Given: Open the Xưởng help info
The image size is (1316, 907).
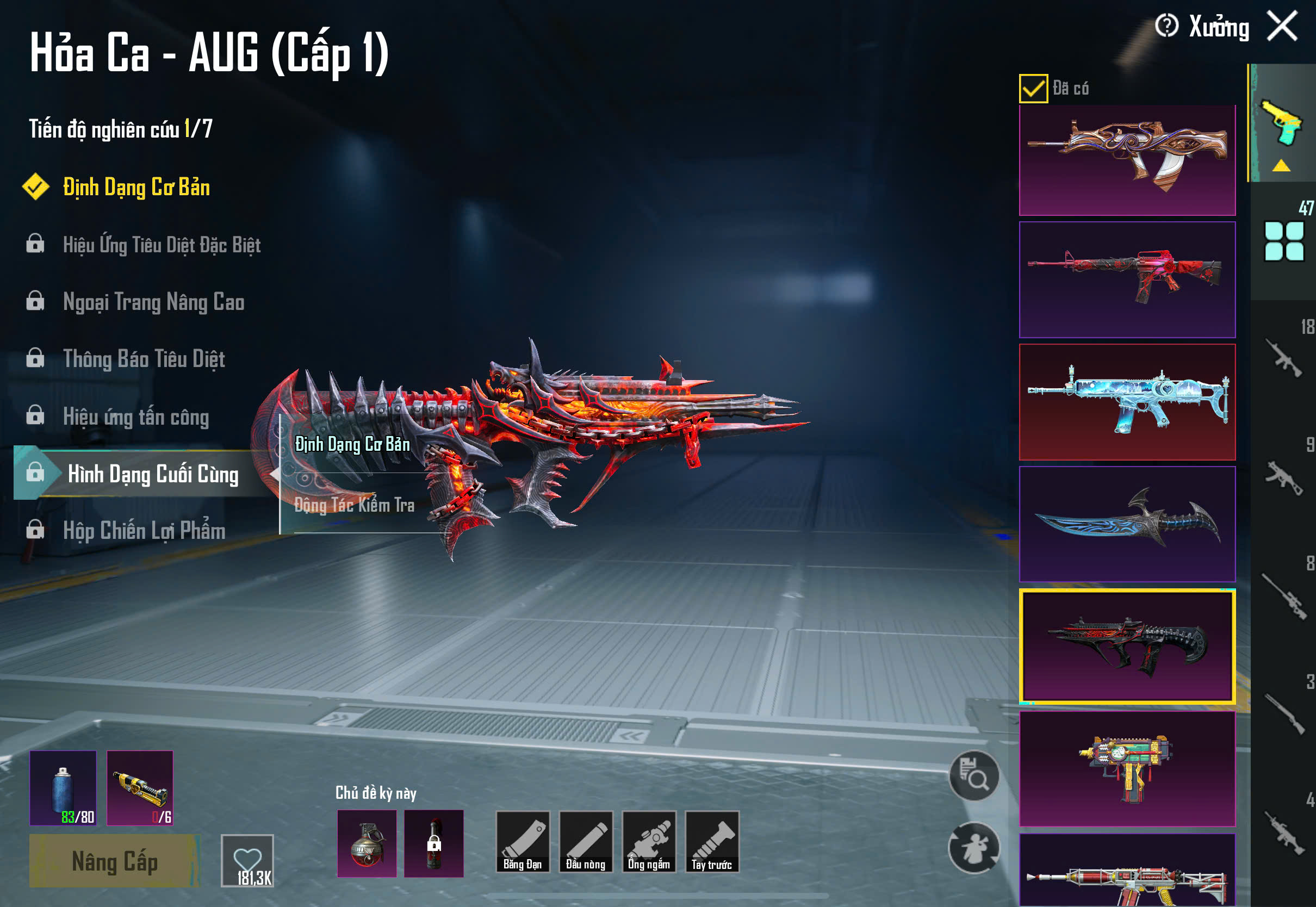Looking at the screenshot, I should (x=1166, y=26).
